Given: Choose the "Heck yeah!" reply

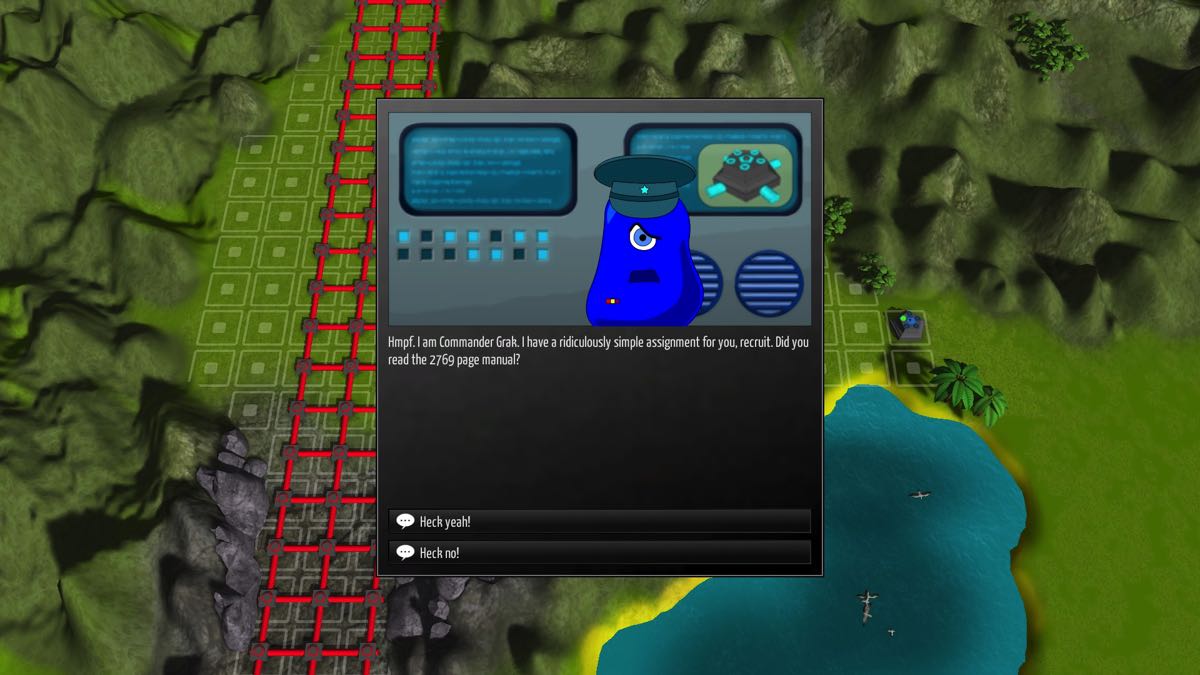Looking at the screenshot, I should click(599, 521).
